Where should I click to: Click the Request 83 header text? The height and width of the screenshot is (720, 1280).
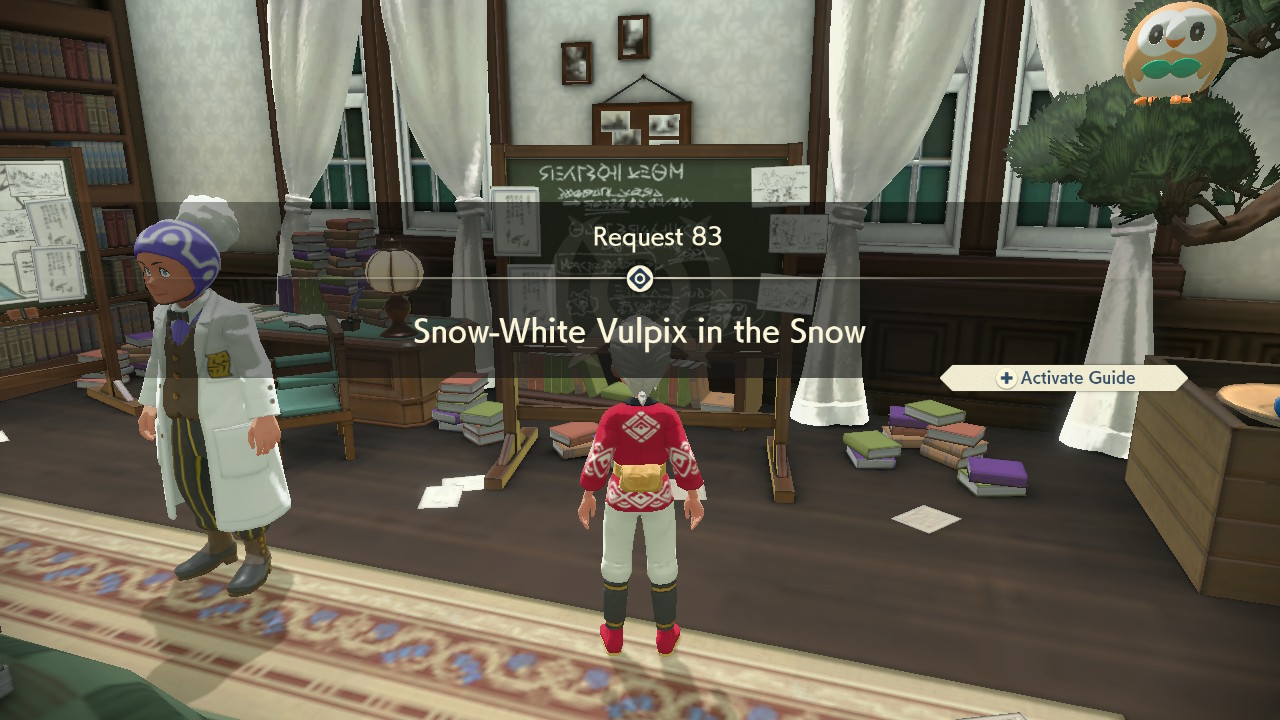(x=640, y=237)
